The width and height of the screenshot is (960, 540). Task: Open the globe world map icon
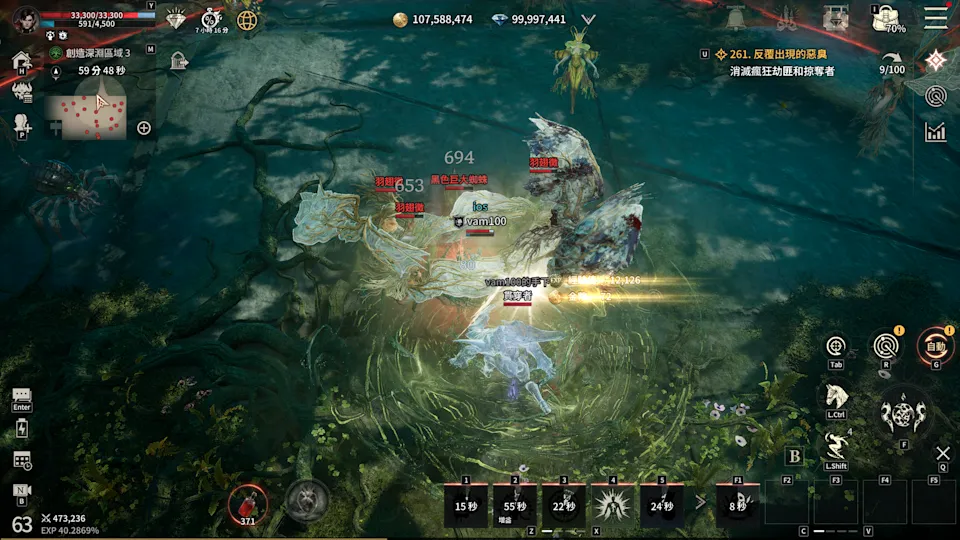[x=247, y=19]
